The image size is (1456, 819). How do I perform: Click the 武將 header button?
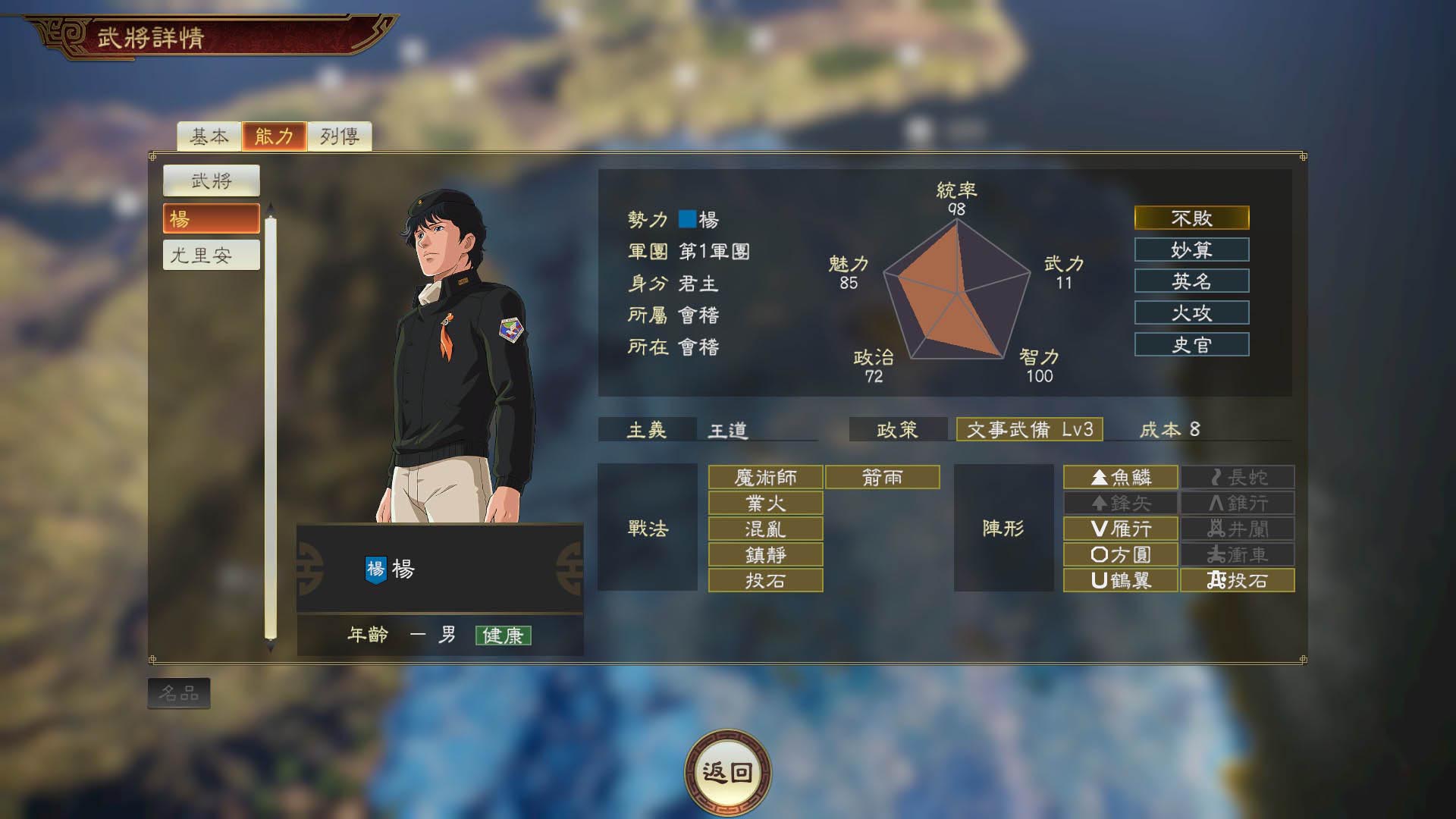pos(211,180)
